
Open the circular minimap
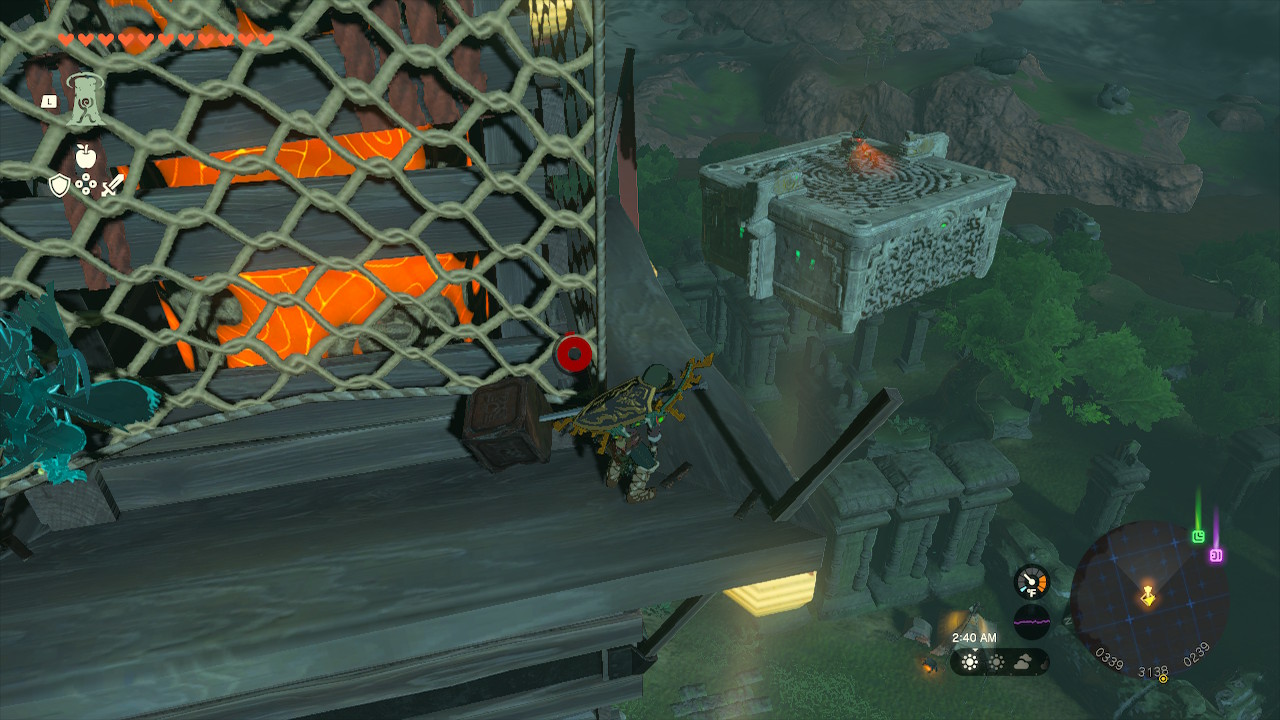pyautogui.click(x=1148, y=598)
